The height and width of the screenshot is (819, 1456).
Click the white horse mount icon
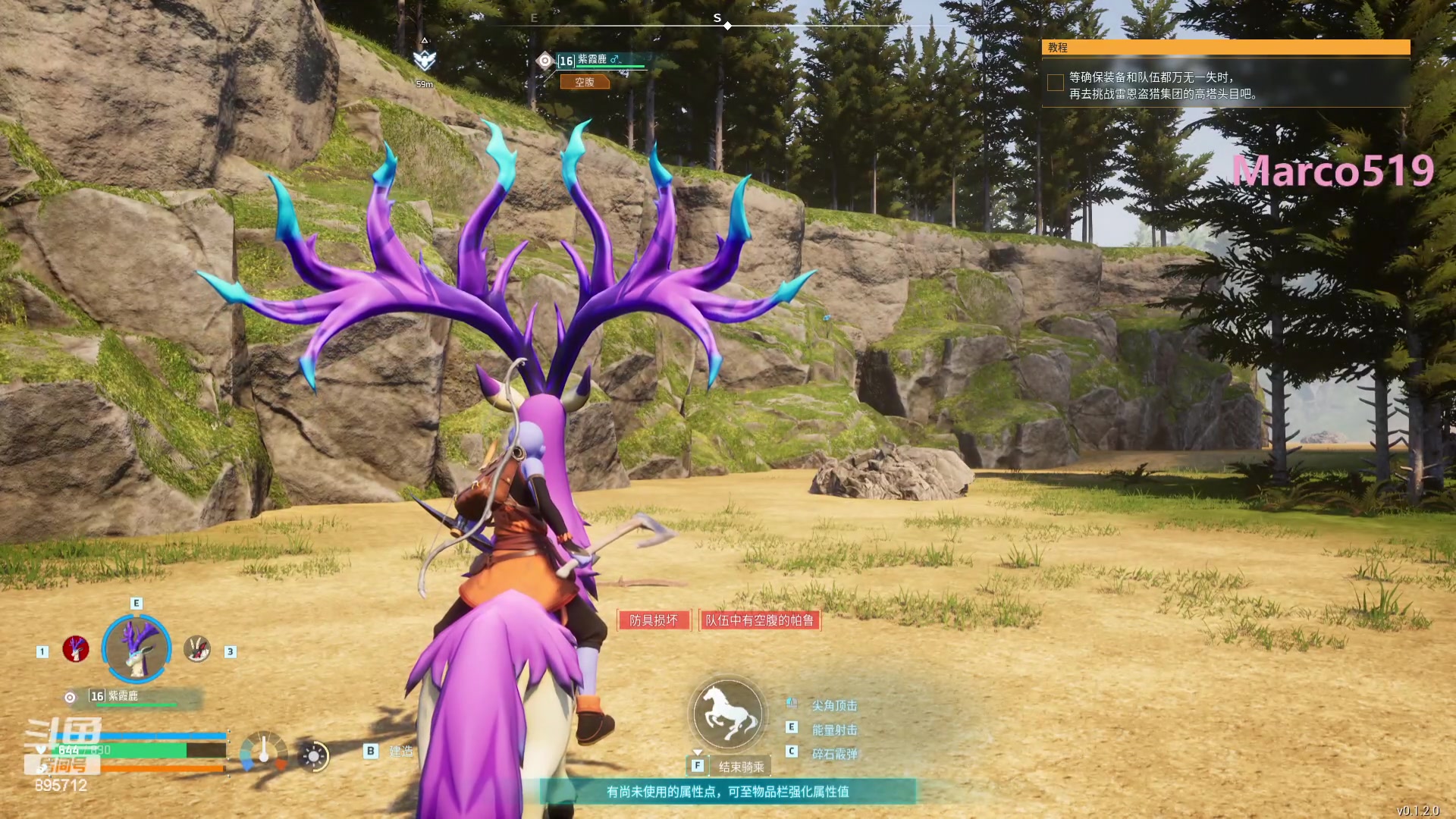pyautogui.click(x=728, y=714)
